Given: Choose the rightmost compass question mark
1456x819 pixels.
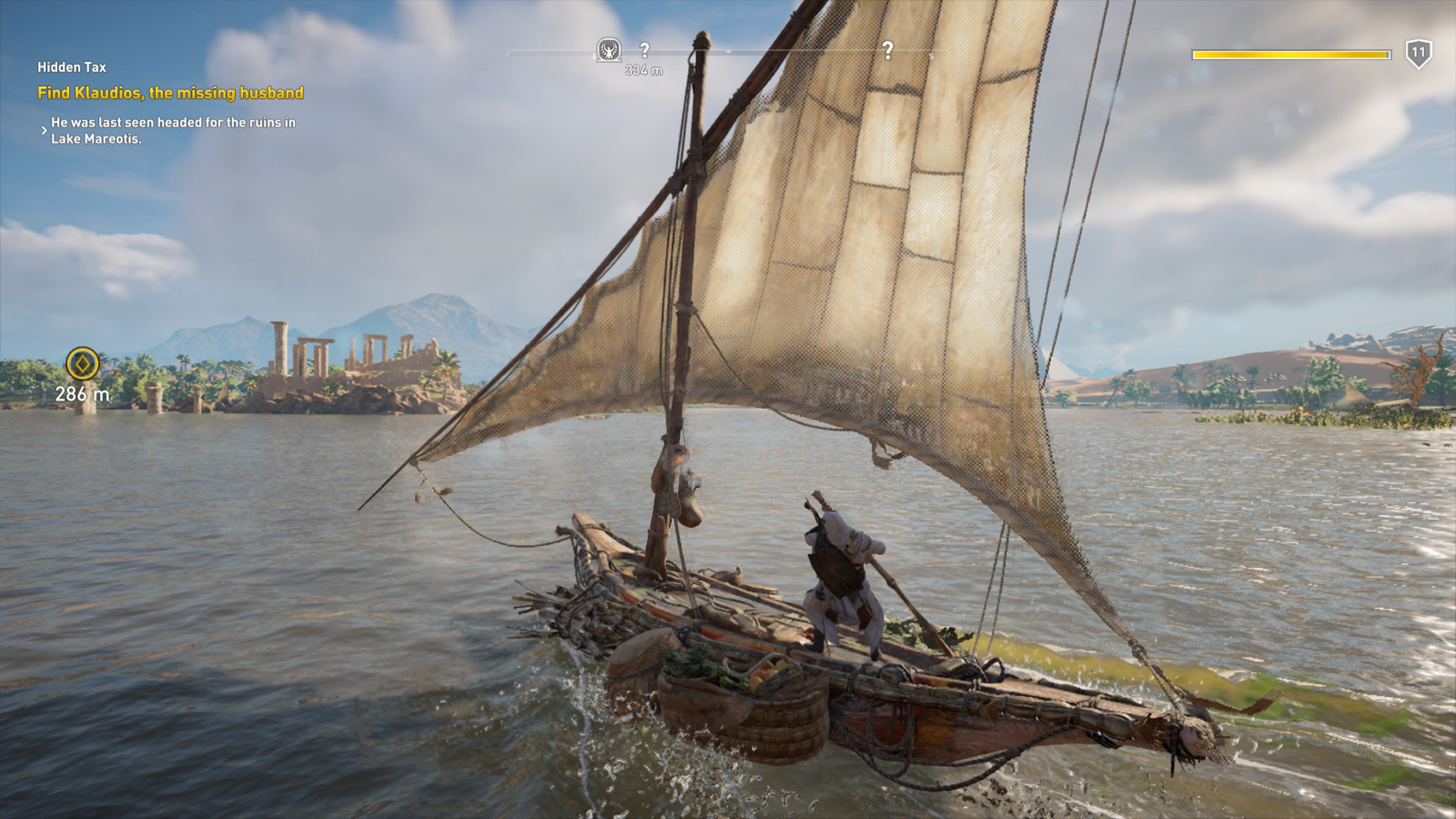Looking at the screenshot, I should (888, 51).
